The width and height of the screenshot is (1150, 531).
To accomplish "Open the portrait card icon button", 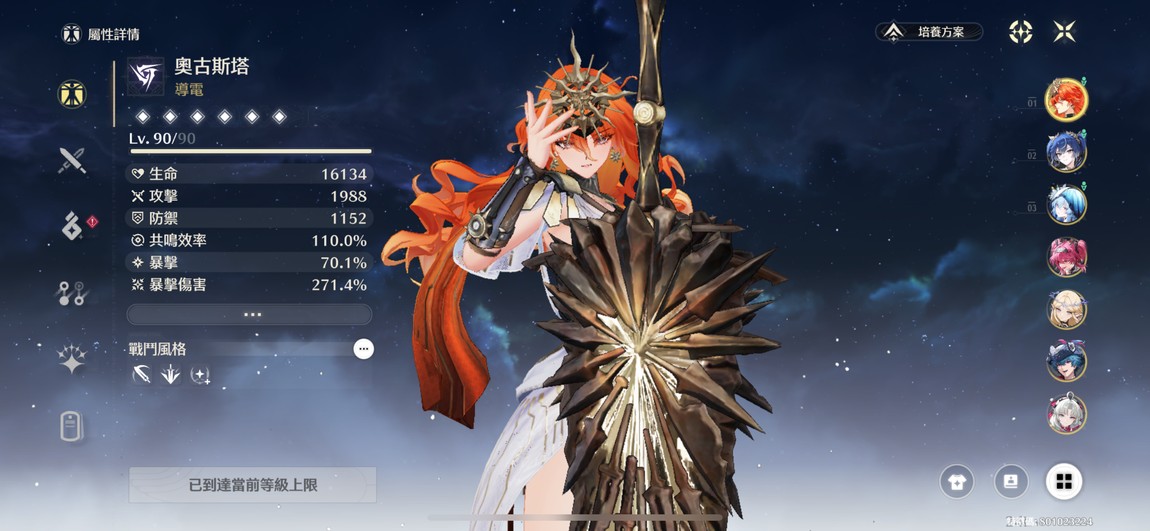I will (1010, 482).
